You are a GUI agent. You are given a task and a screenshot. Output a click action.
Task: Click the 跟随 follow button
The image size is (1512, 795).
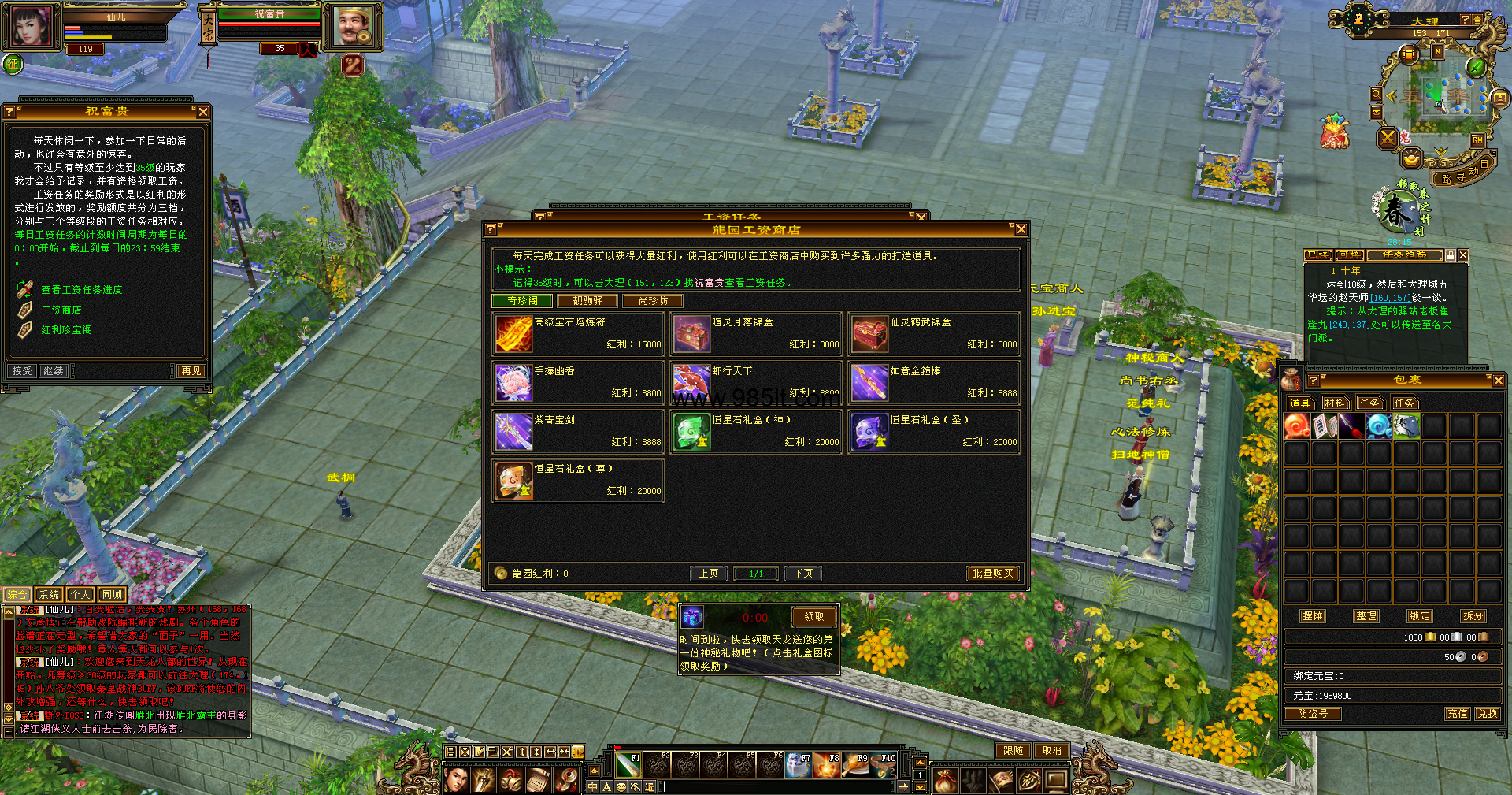coord(1013,751)
